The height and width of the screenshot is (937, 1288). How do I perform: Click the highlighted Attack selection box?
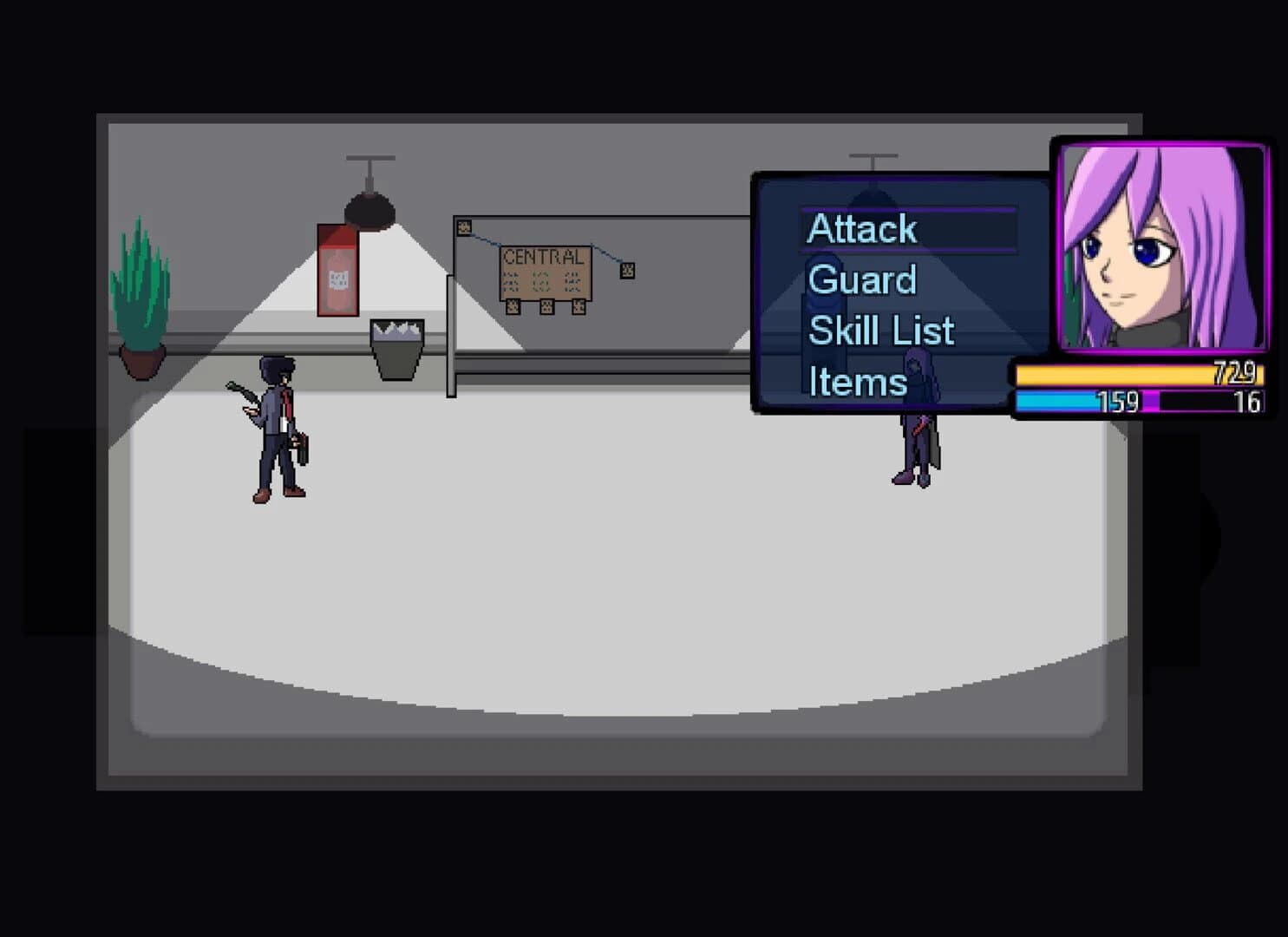click(909, 229)
